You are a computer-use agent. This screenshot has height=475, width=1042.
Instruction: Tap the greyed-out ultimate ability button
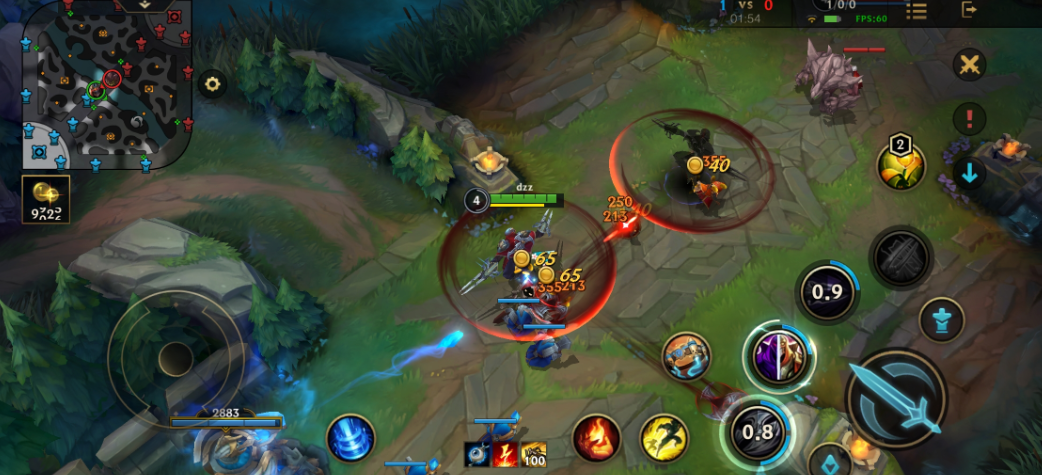pos(901,258)
